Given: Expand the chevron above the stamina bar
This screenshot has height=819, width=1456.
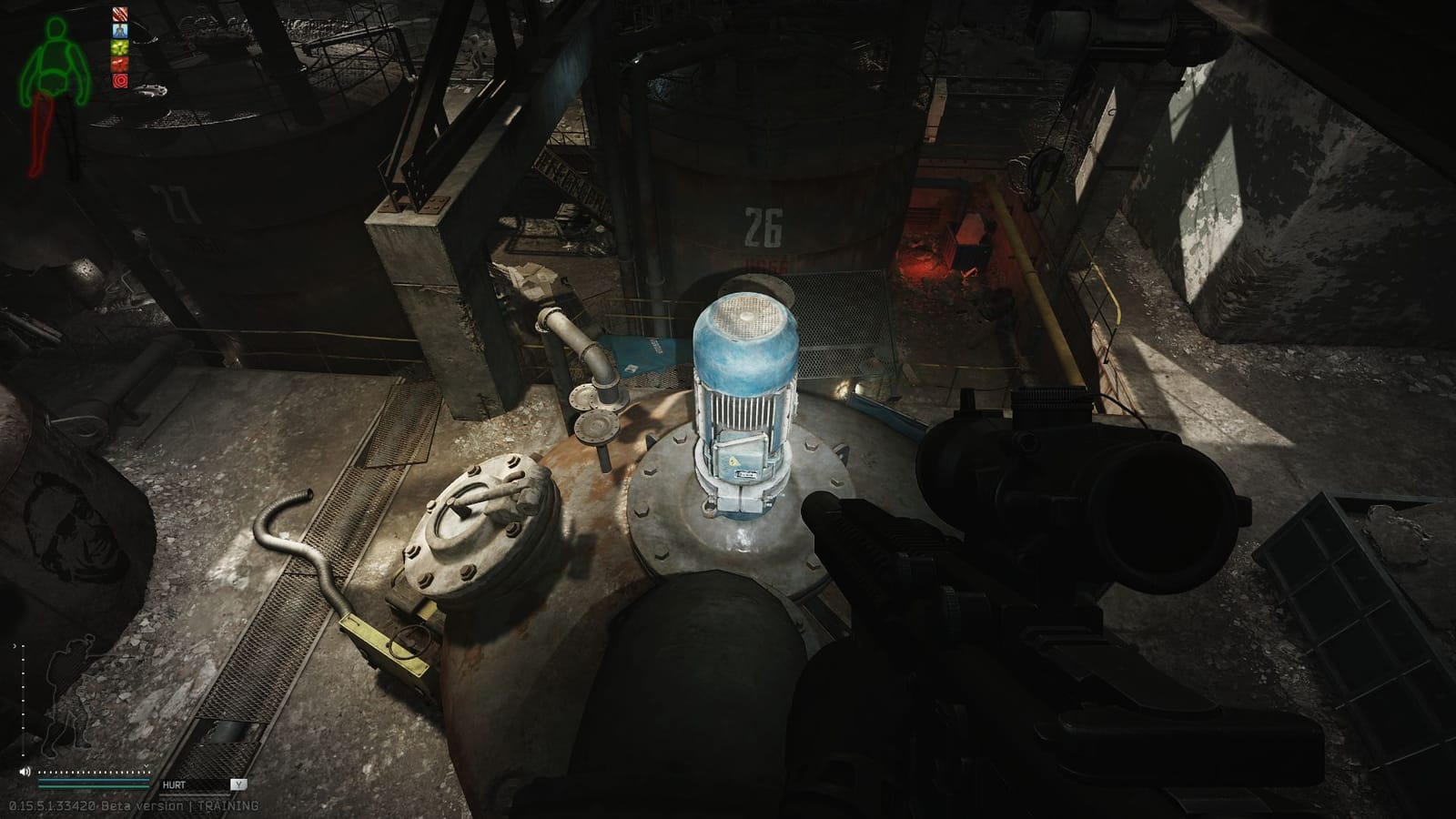Looking at the screenshot, I should point(146,765).
